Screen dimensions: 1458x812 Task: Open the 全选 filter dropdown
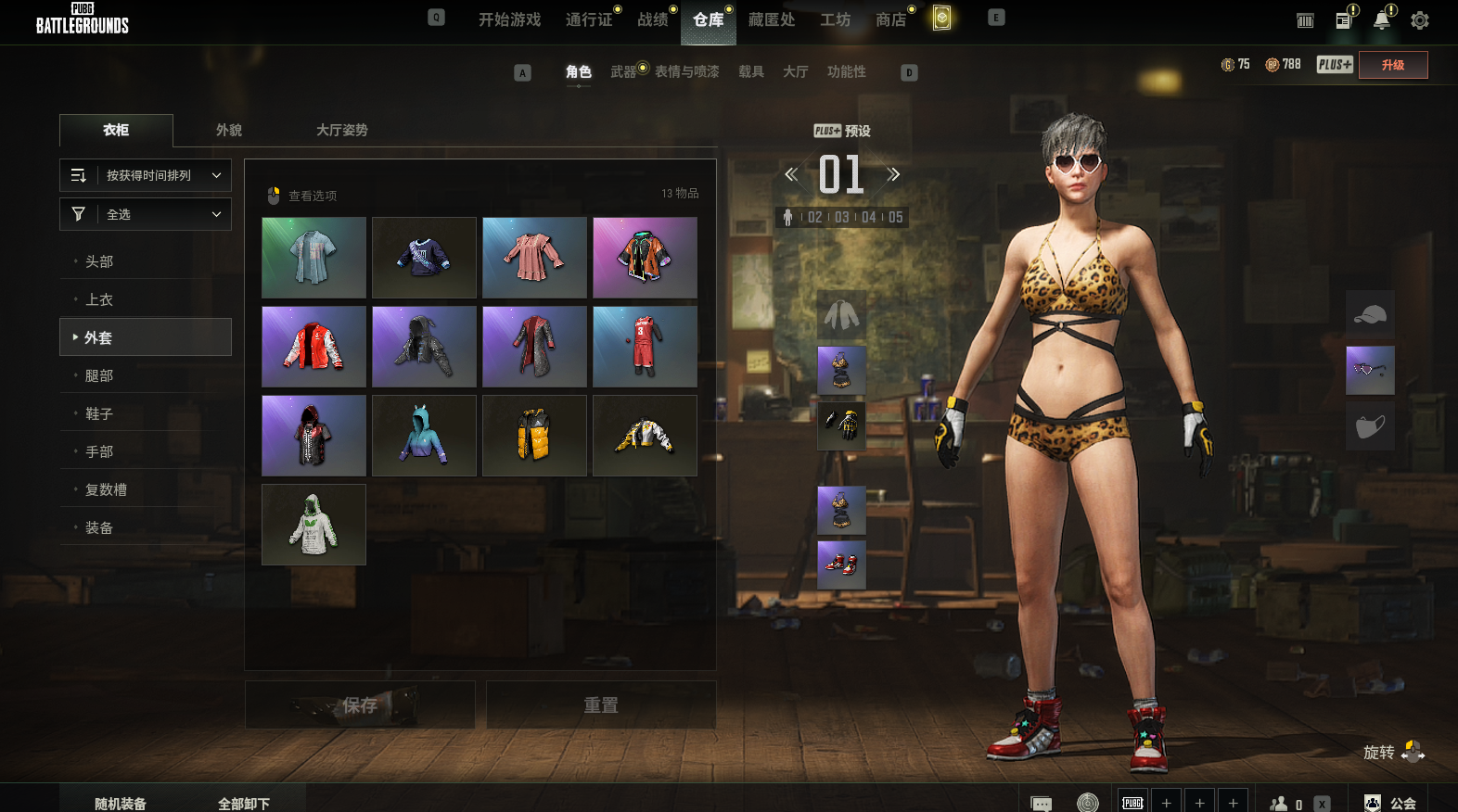pyautogui.click(x=146, y=214)
